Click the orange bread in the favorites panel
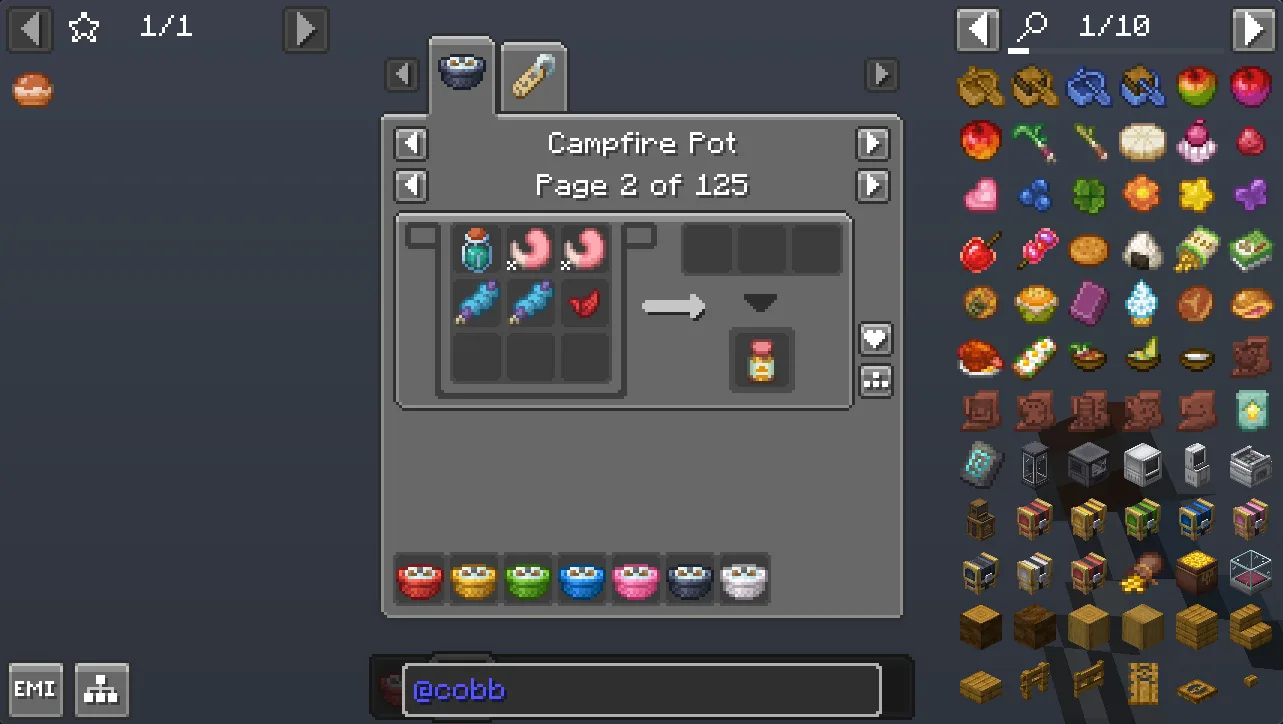Viewport: 1283px width, 724px height. (x=31, y=89)
